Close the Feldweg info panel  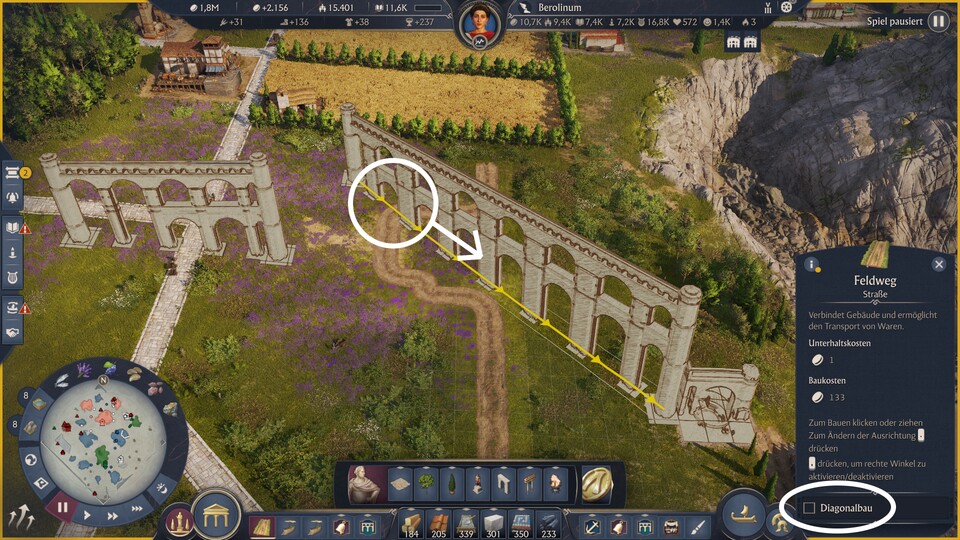(x=938, y=264)
